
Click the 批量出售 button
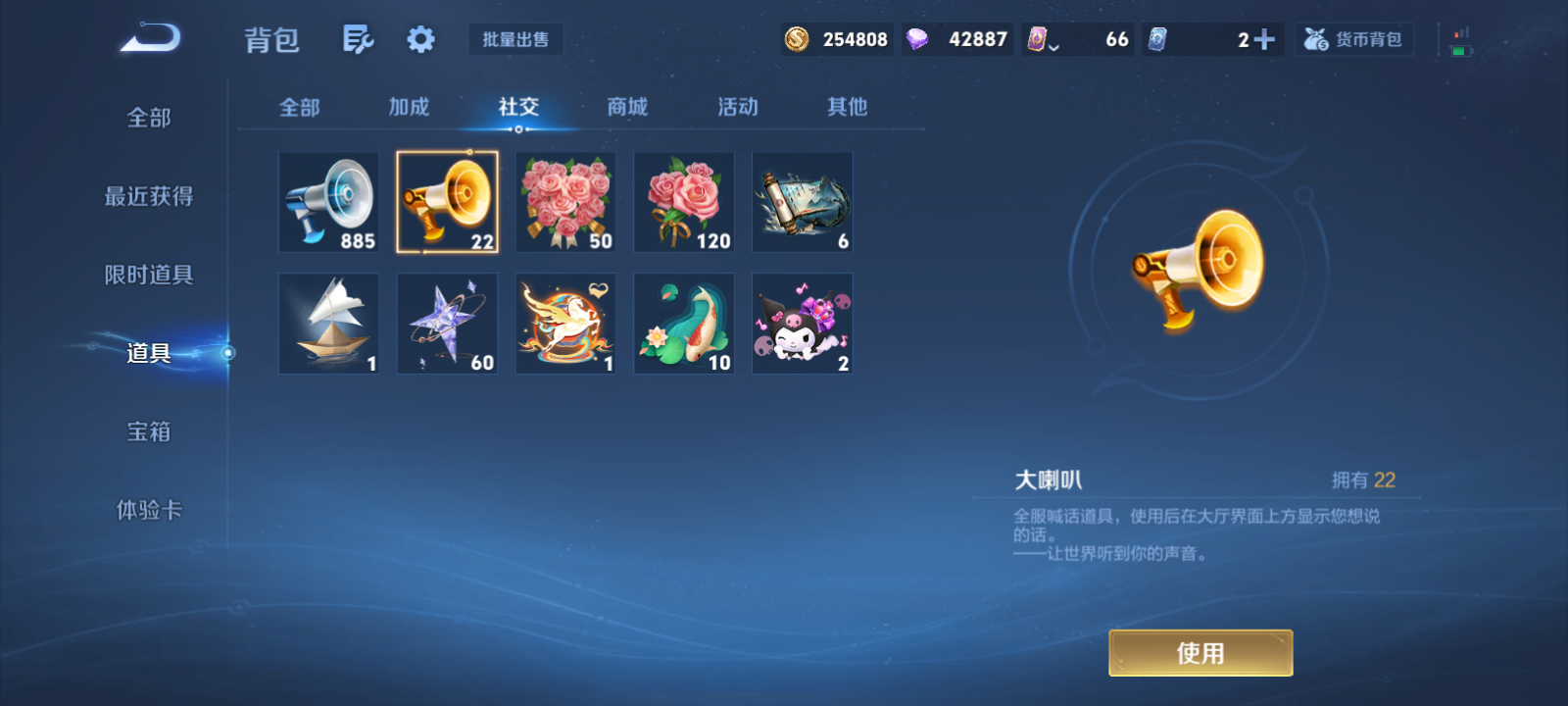[516, 39]
